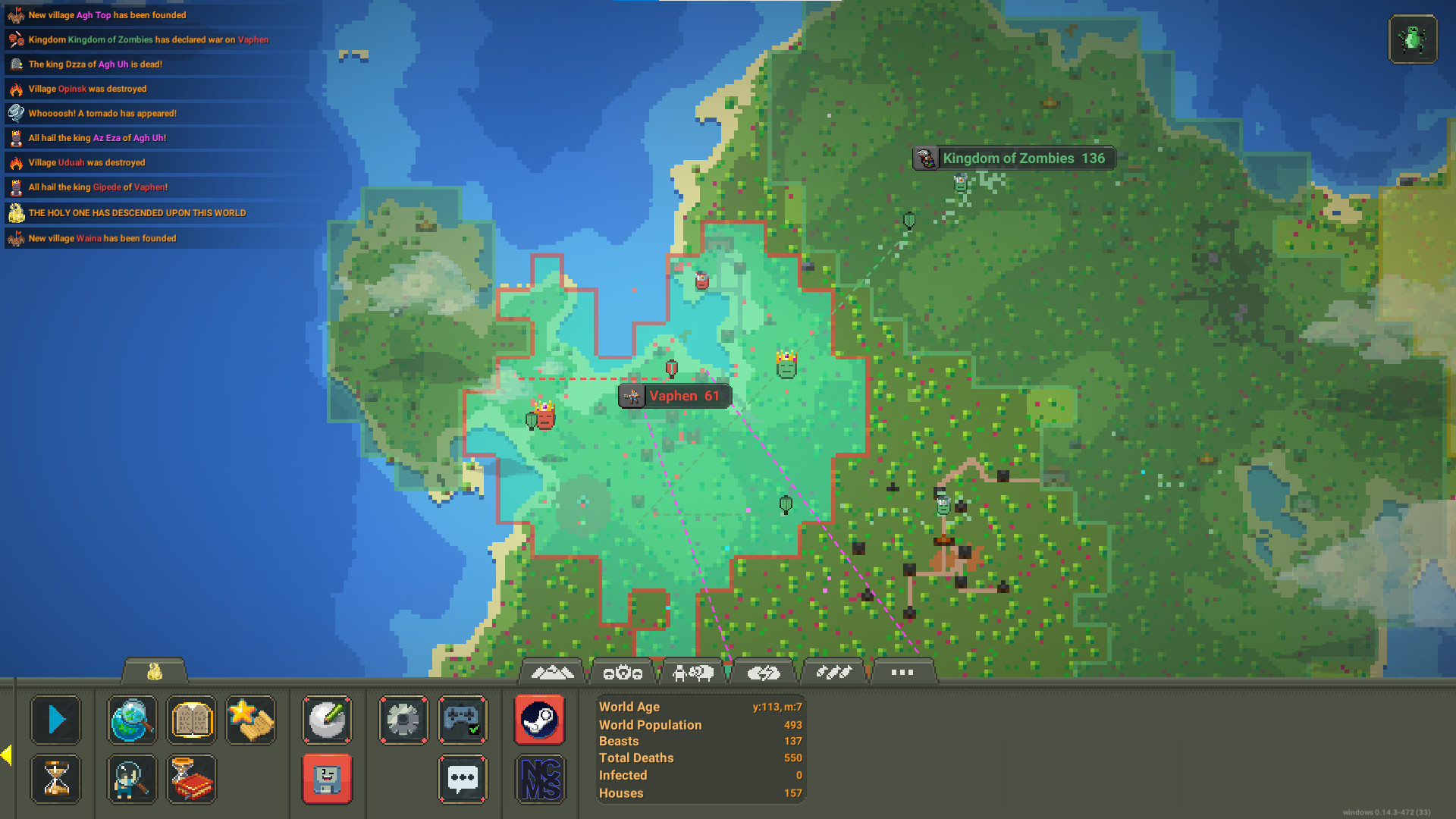Screen dimensions: 1456x819
Task: Open the world laws book icon
Action: point(191,720)
